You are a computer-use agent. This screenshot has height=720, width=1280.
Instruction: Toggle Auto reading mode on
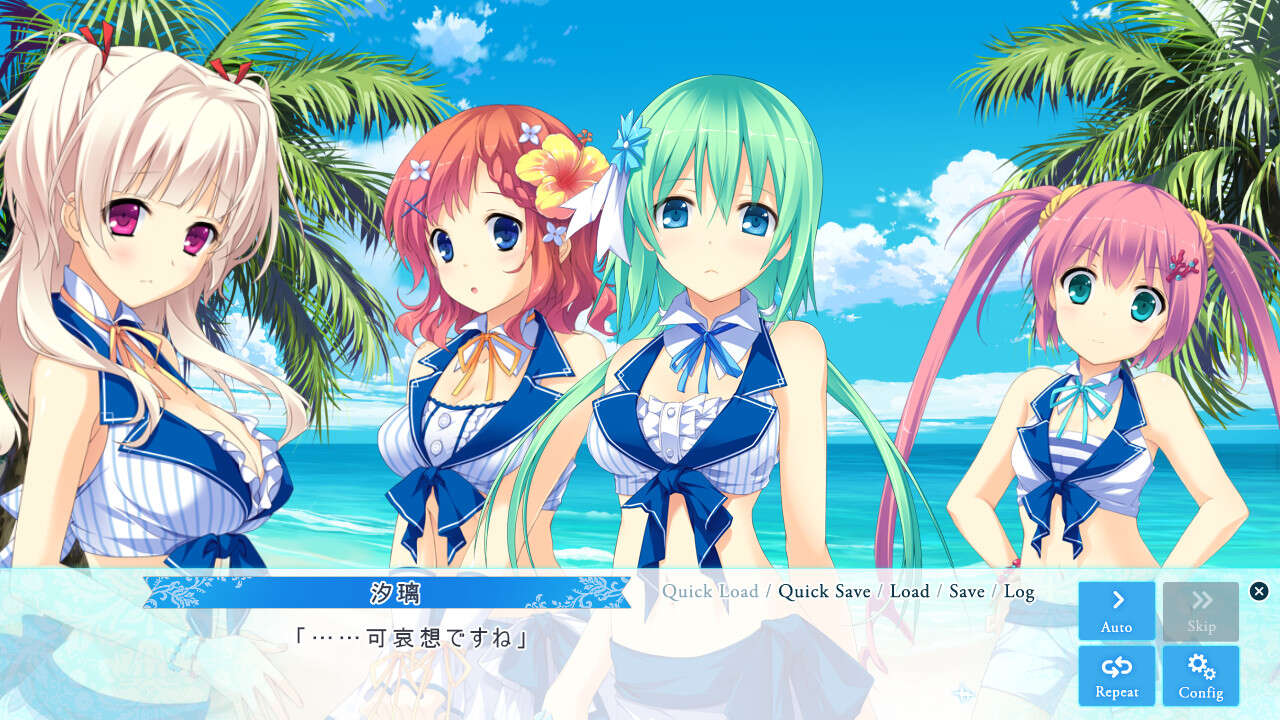1116,610
